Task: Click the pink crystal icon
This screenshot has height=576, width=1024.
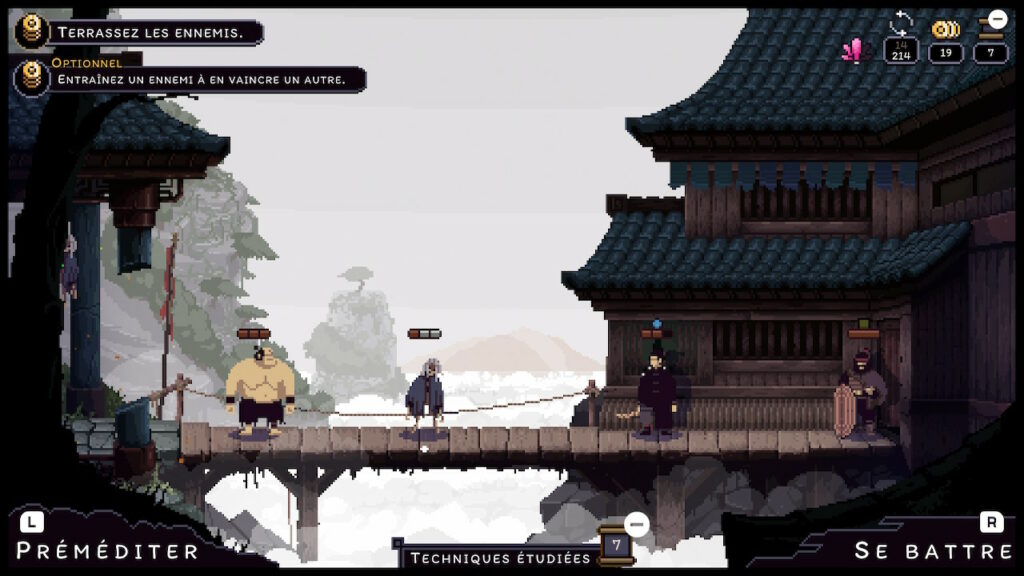Action: 853,50
